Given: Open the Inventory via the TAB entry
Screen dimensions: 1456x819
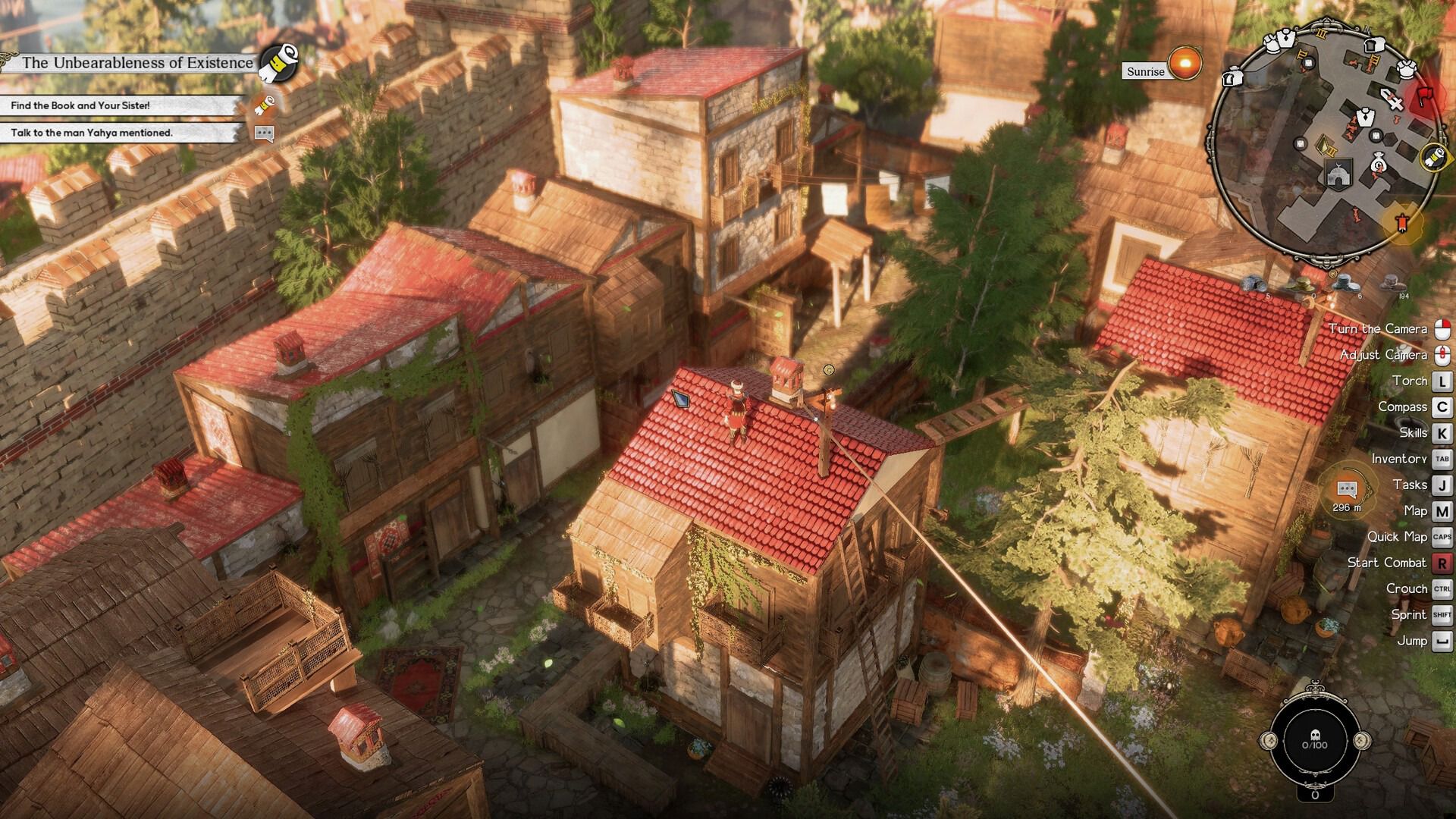Looking at the screenshot, I should (x=1443, y=458).
